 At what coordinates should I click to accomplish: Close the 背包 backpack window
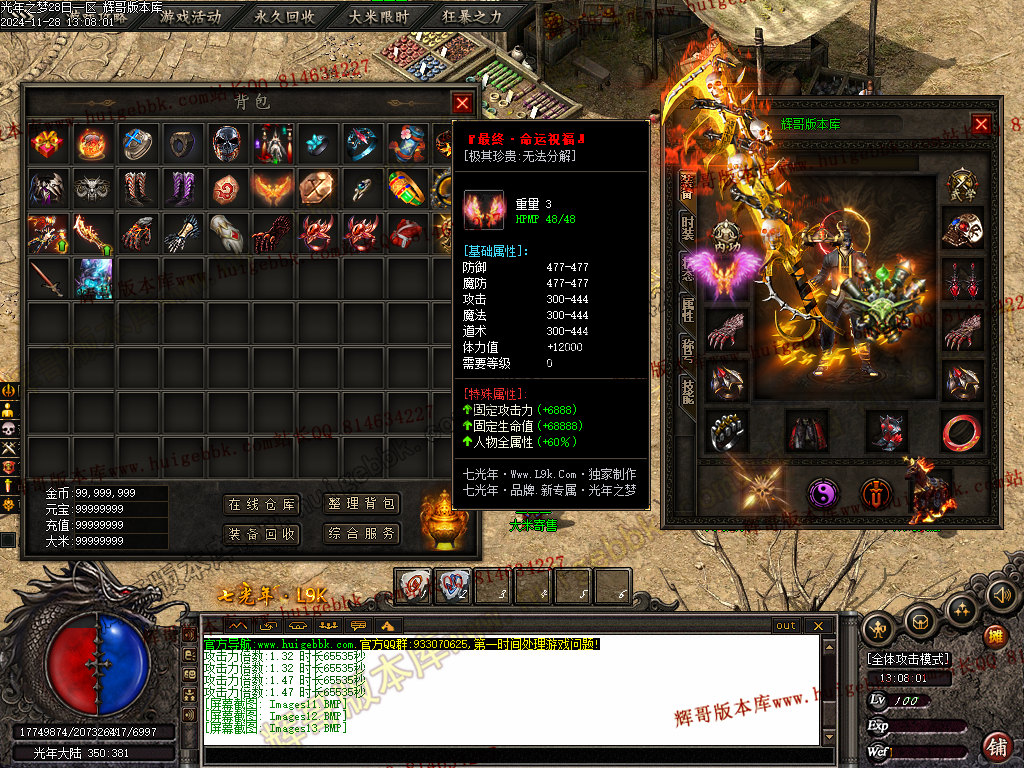[461, 102]
